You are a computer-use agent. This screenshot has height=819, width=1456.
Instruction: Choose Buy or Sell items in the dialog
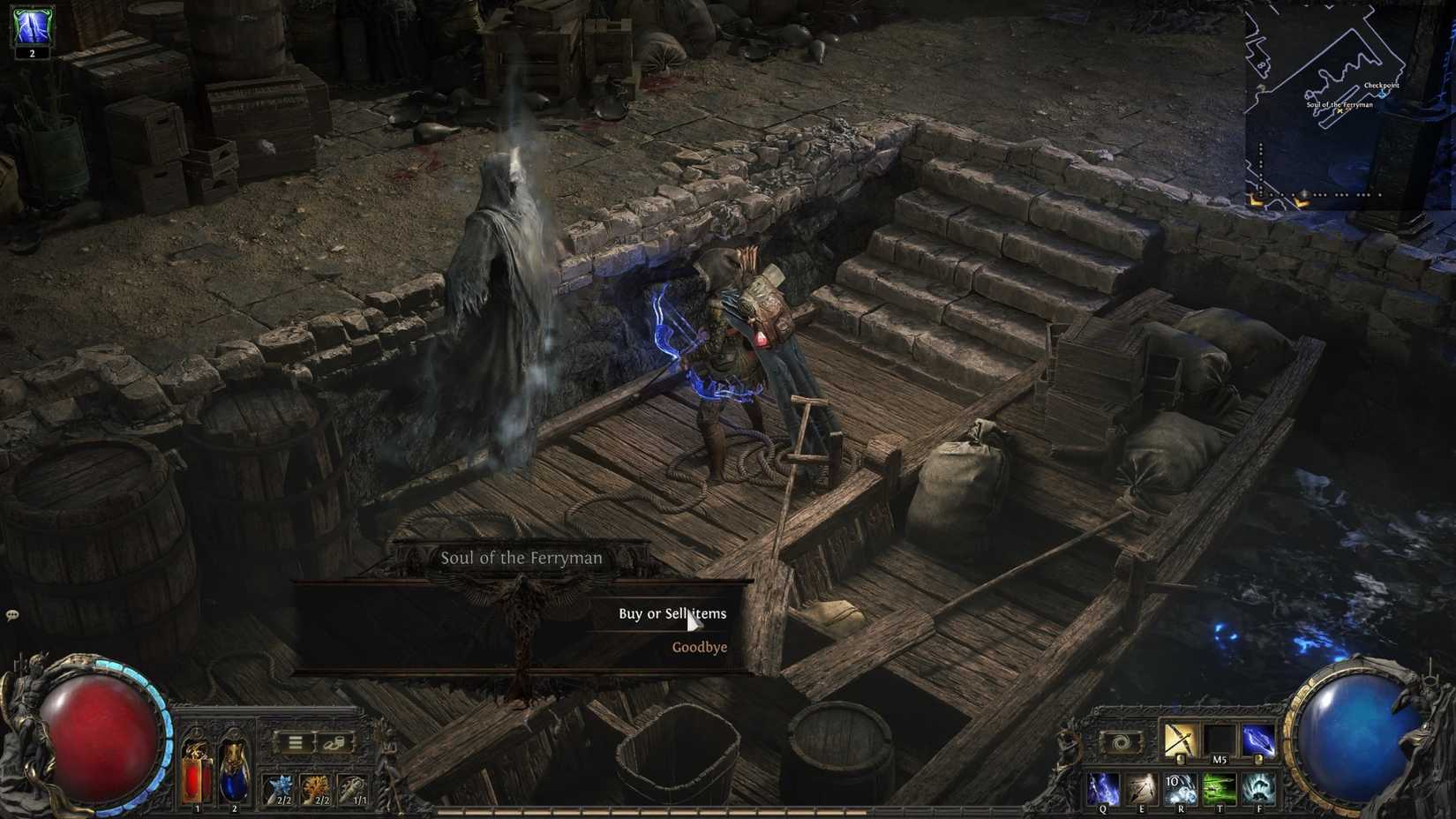[672, 612]
